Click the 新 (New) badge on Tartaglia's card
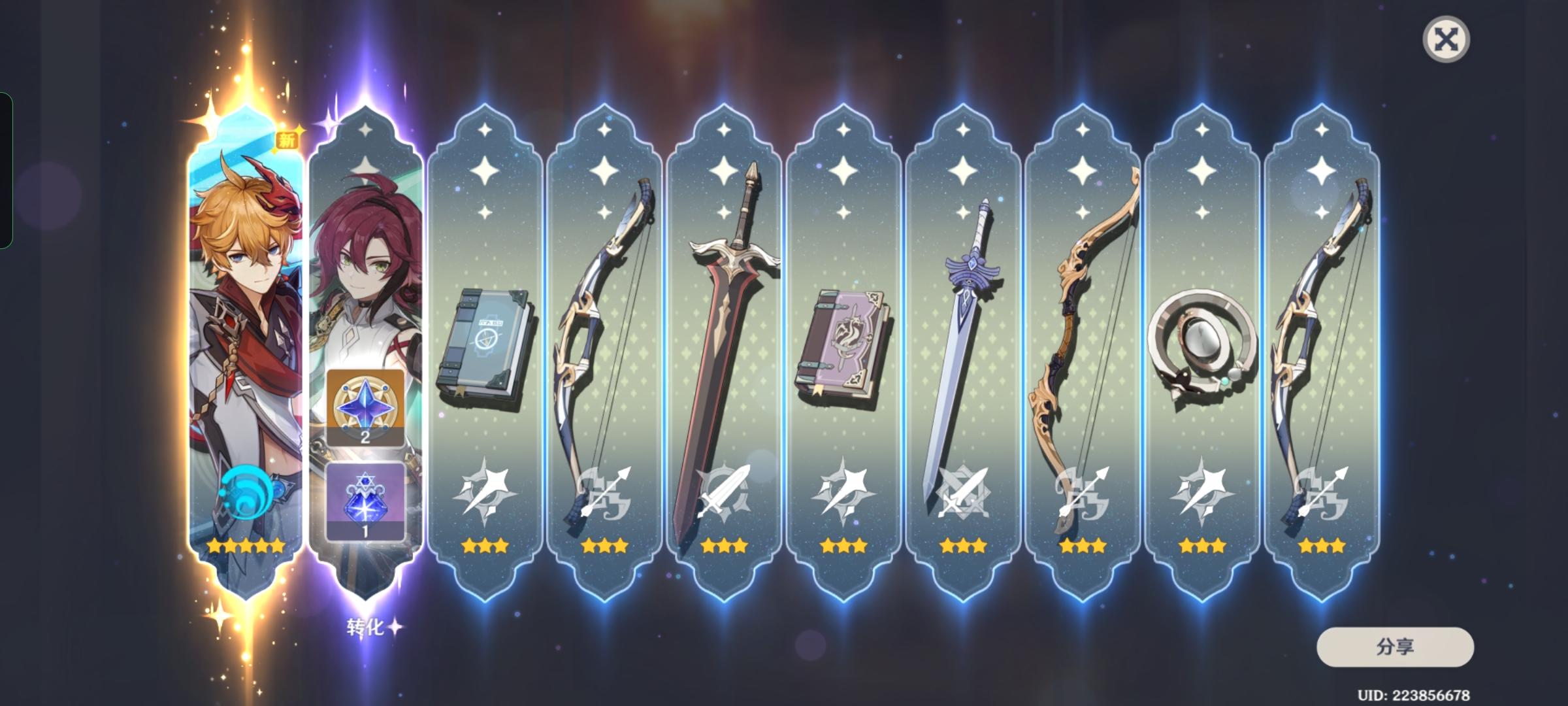This screenshot has width=1568, height=706. pos(288,139)
